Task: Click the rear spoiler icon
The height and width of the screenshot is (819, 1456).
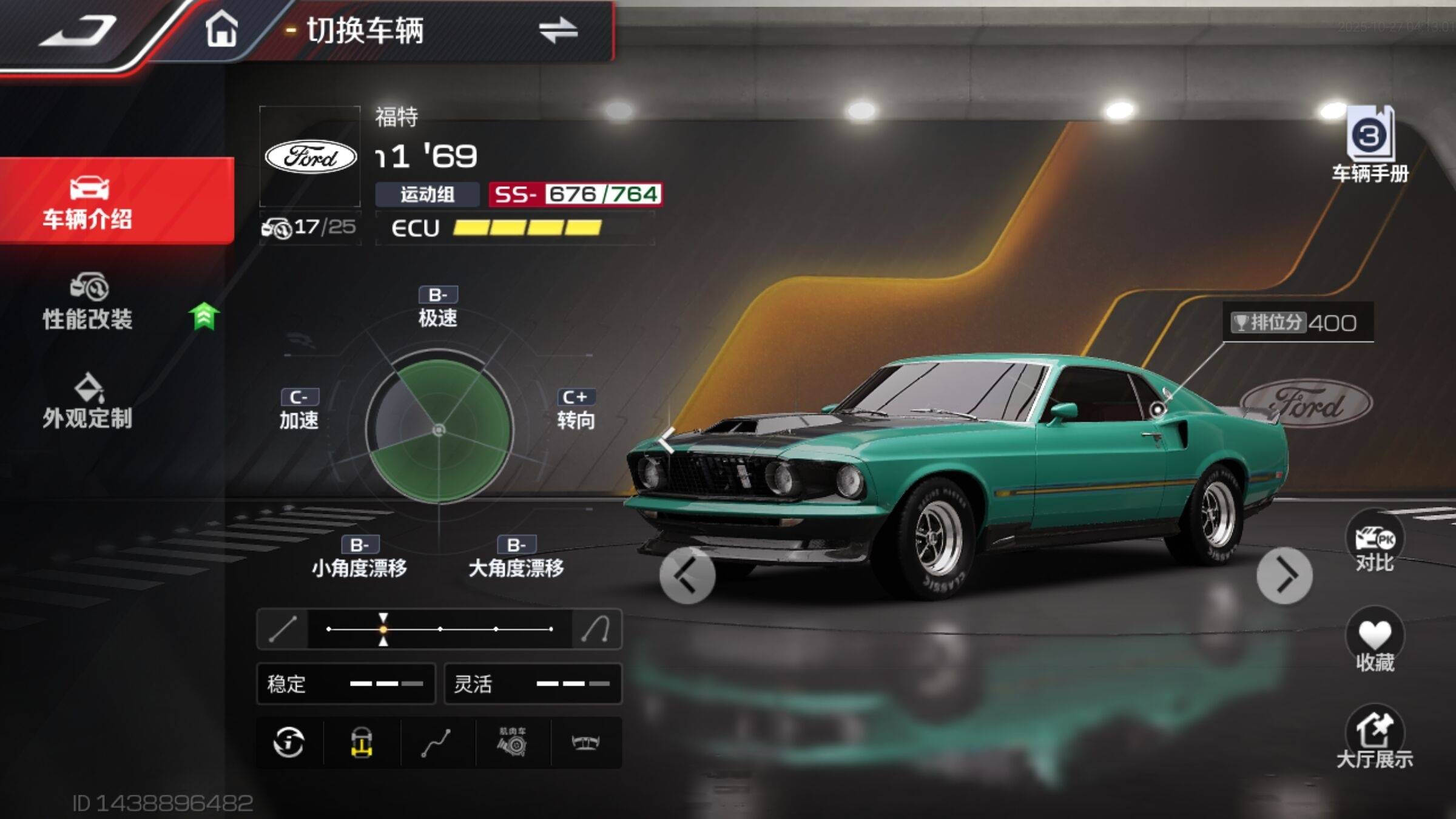Action: coord(586,743)
